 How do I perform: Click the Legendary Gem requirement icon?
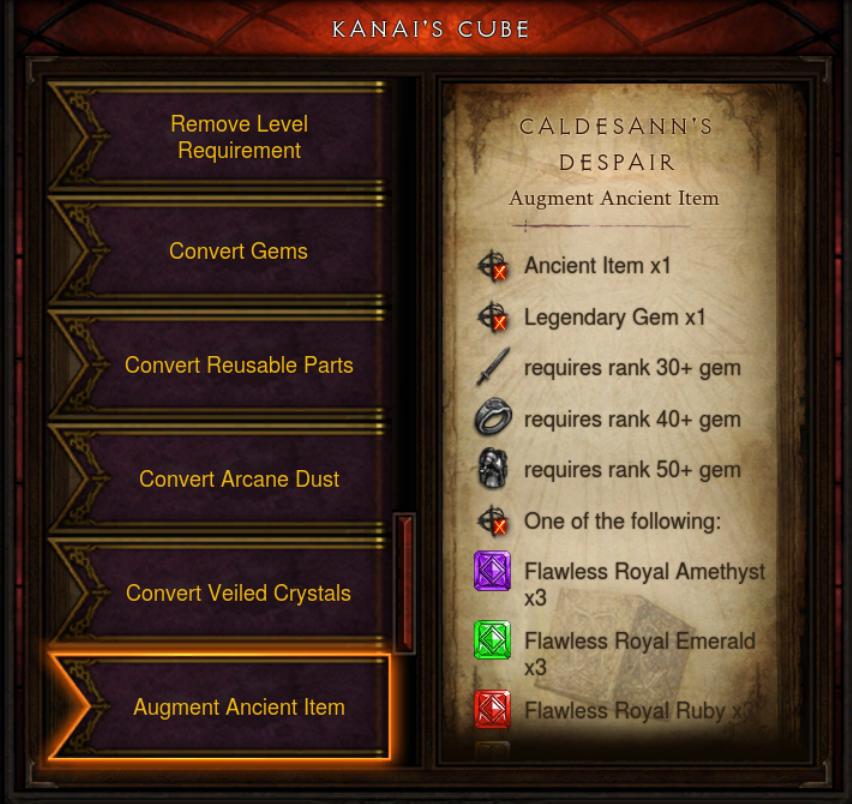[492, 318]
